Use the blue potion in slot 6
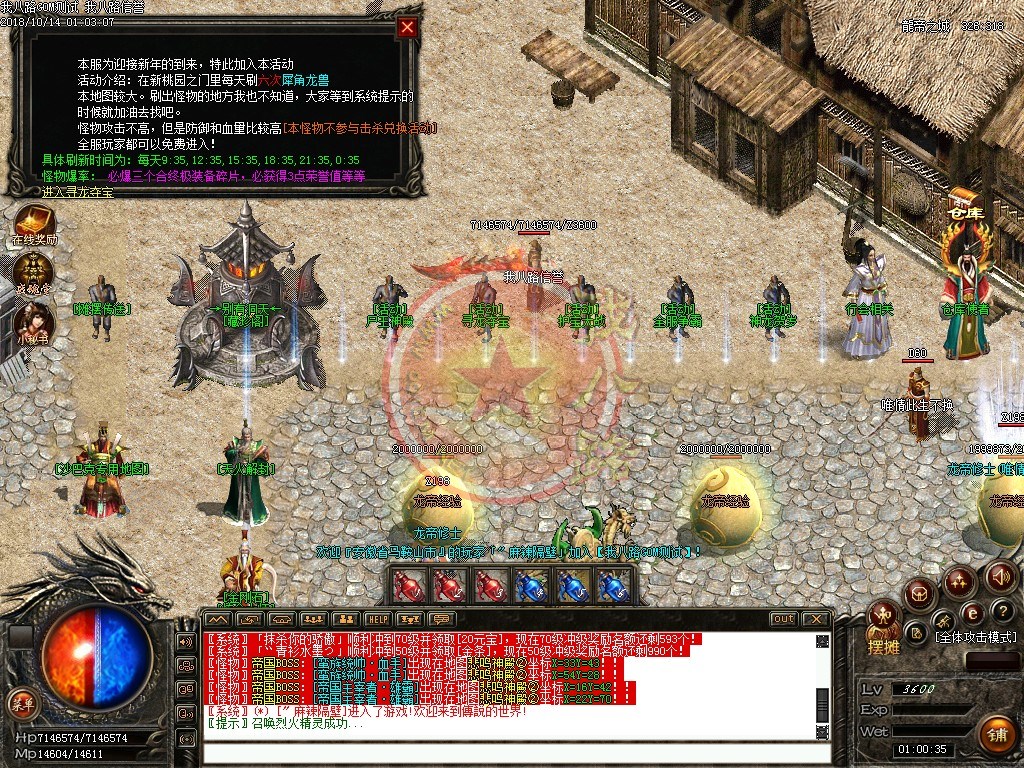The height and width of the screenshot is (768, 1024). [x=612, y=586]
